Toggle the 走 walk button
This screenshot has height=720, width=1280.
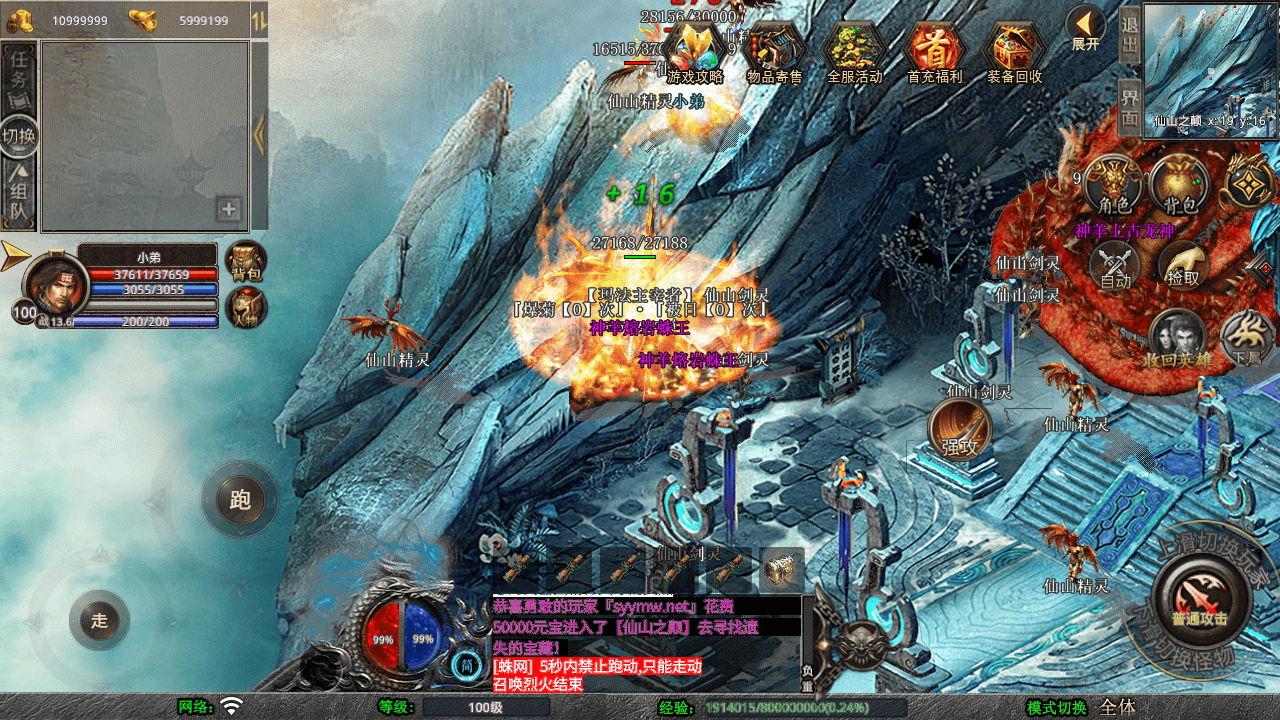pos(100,620)
